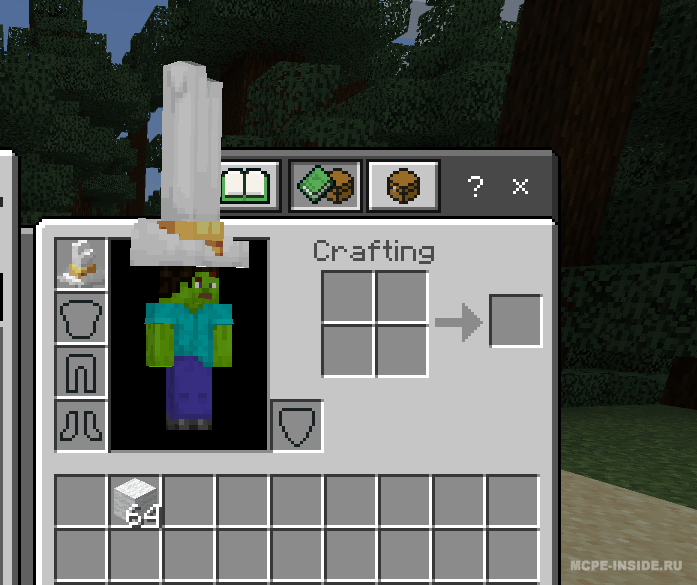
Task: Select the crafting chest tab
Action: coord(325,185)
